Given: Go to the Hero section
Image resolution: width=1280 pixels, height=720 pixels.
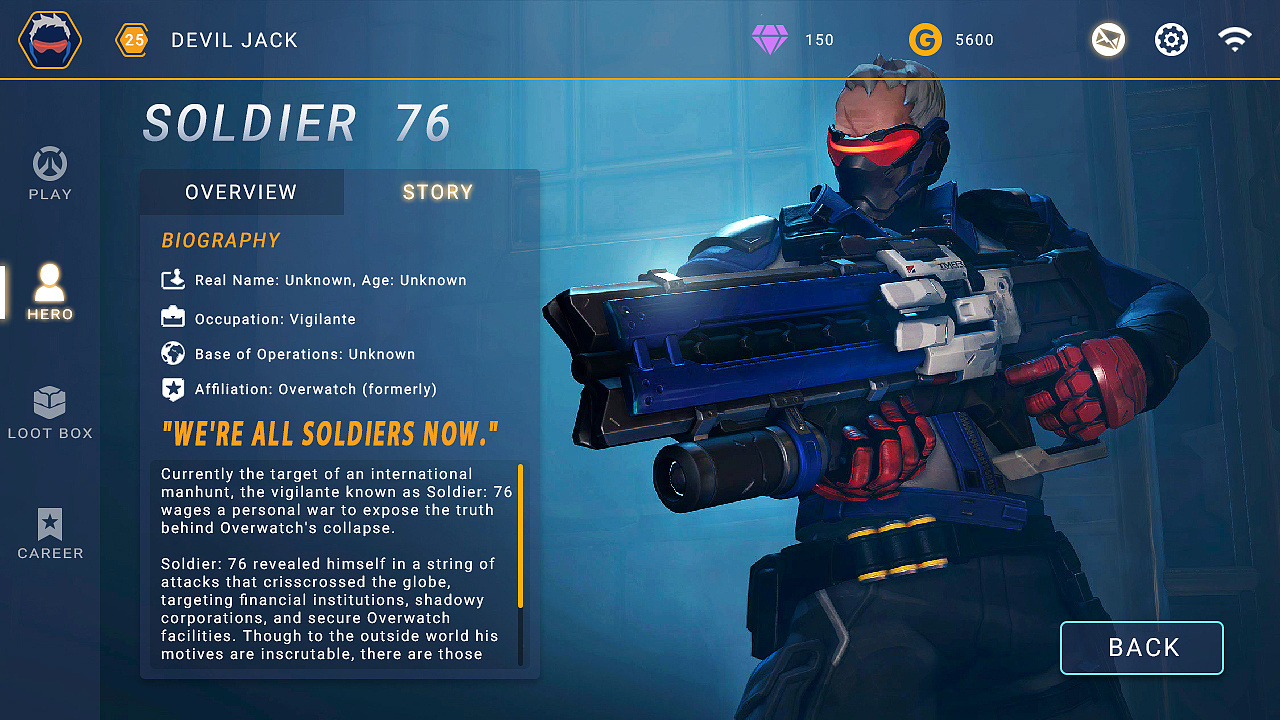Looking at the screenshot, I should [50, 292].
